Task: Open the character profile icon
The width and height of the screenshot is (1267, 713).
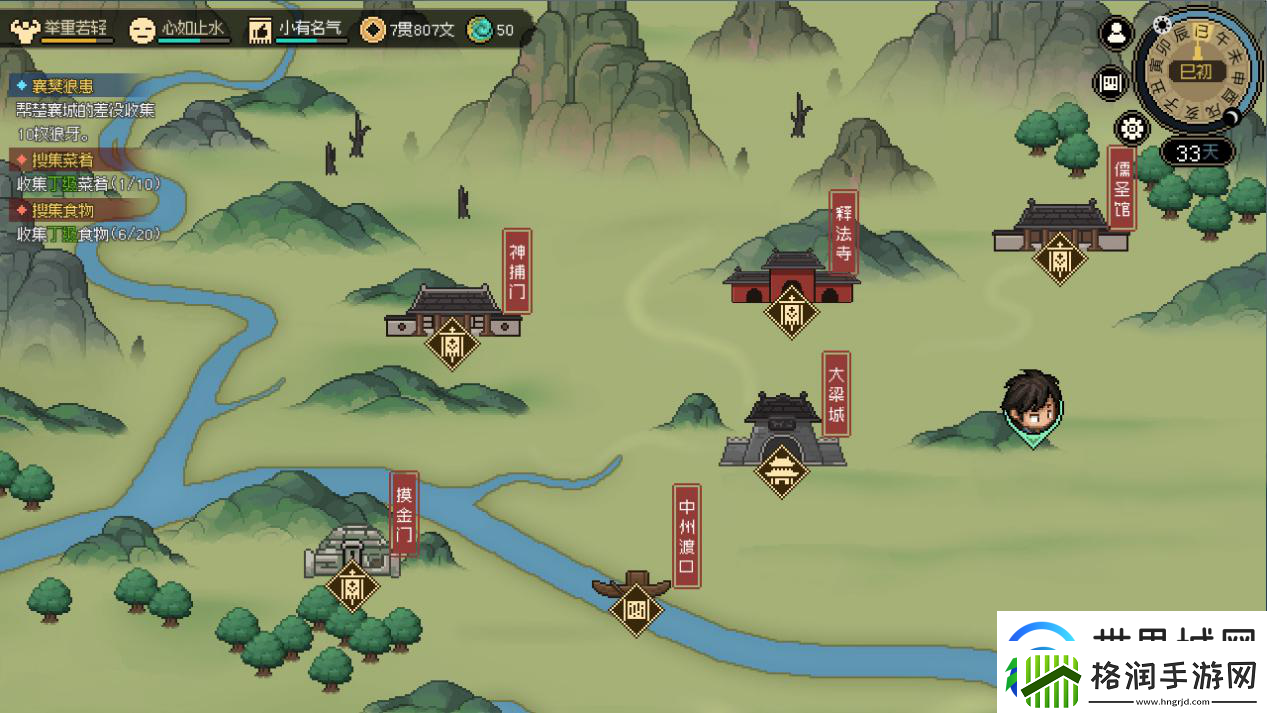Action: (x=1115, y=33)
